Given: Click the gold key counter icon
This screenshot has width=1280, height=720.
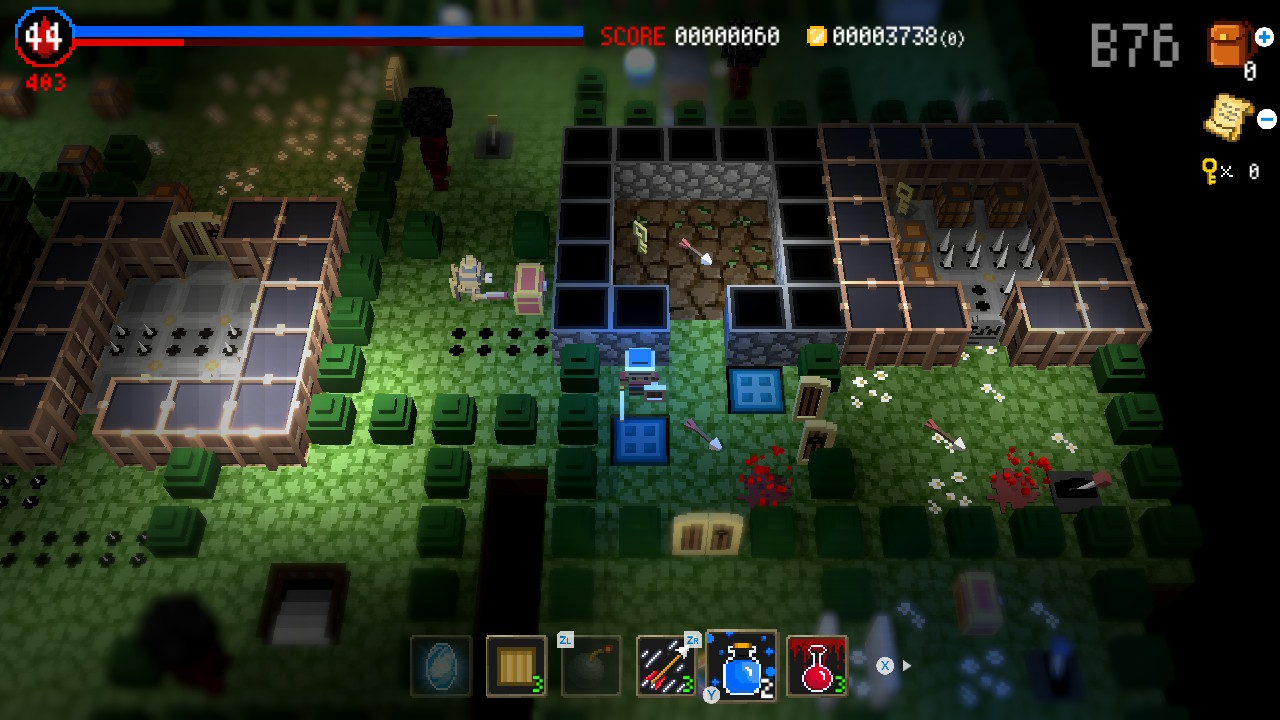Looking at the screenshot, I should (1210, 171).
